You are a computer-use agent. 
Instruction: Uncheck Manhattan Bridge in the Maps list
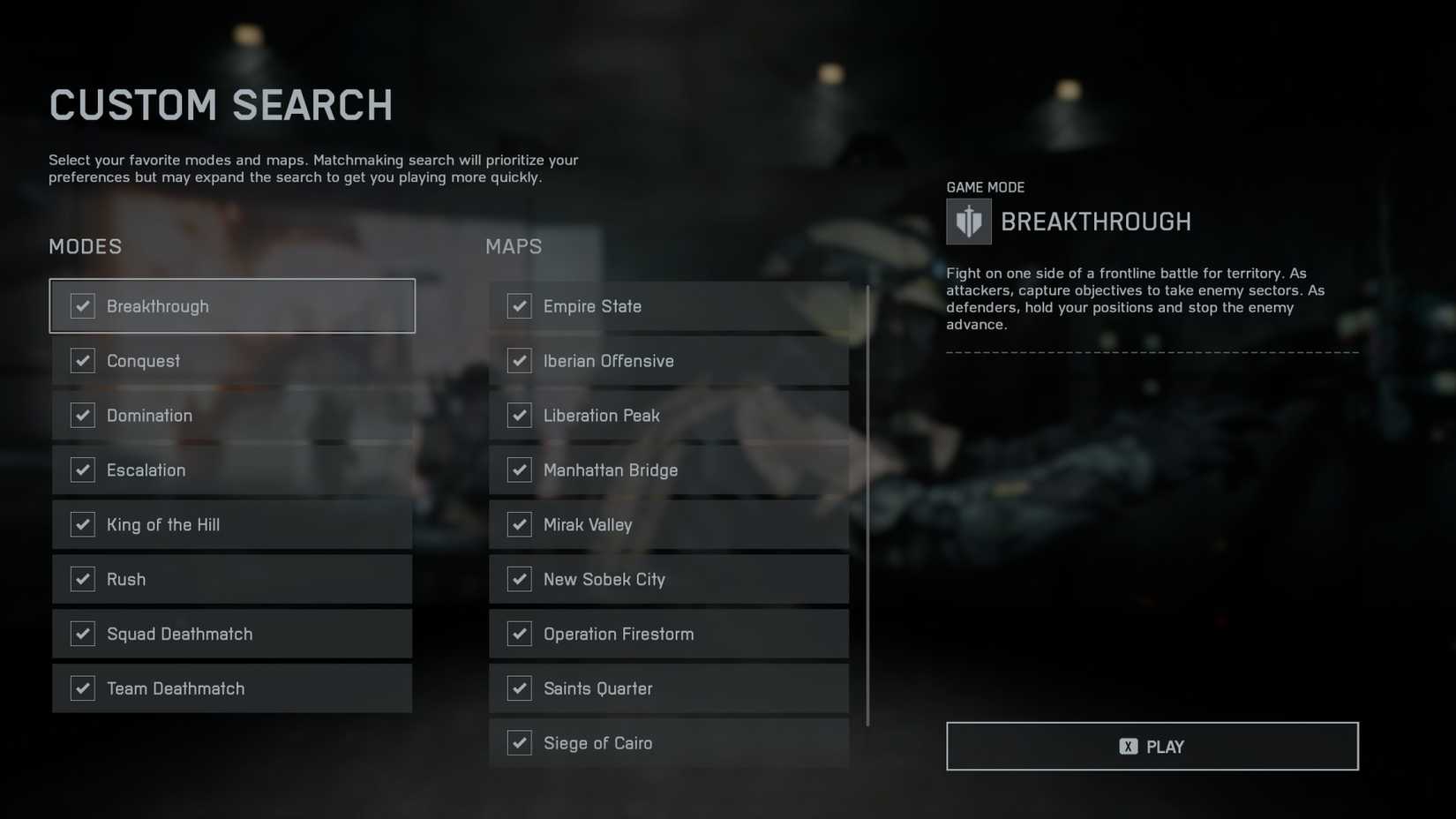[519, 470]
